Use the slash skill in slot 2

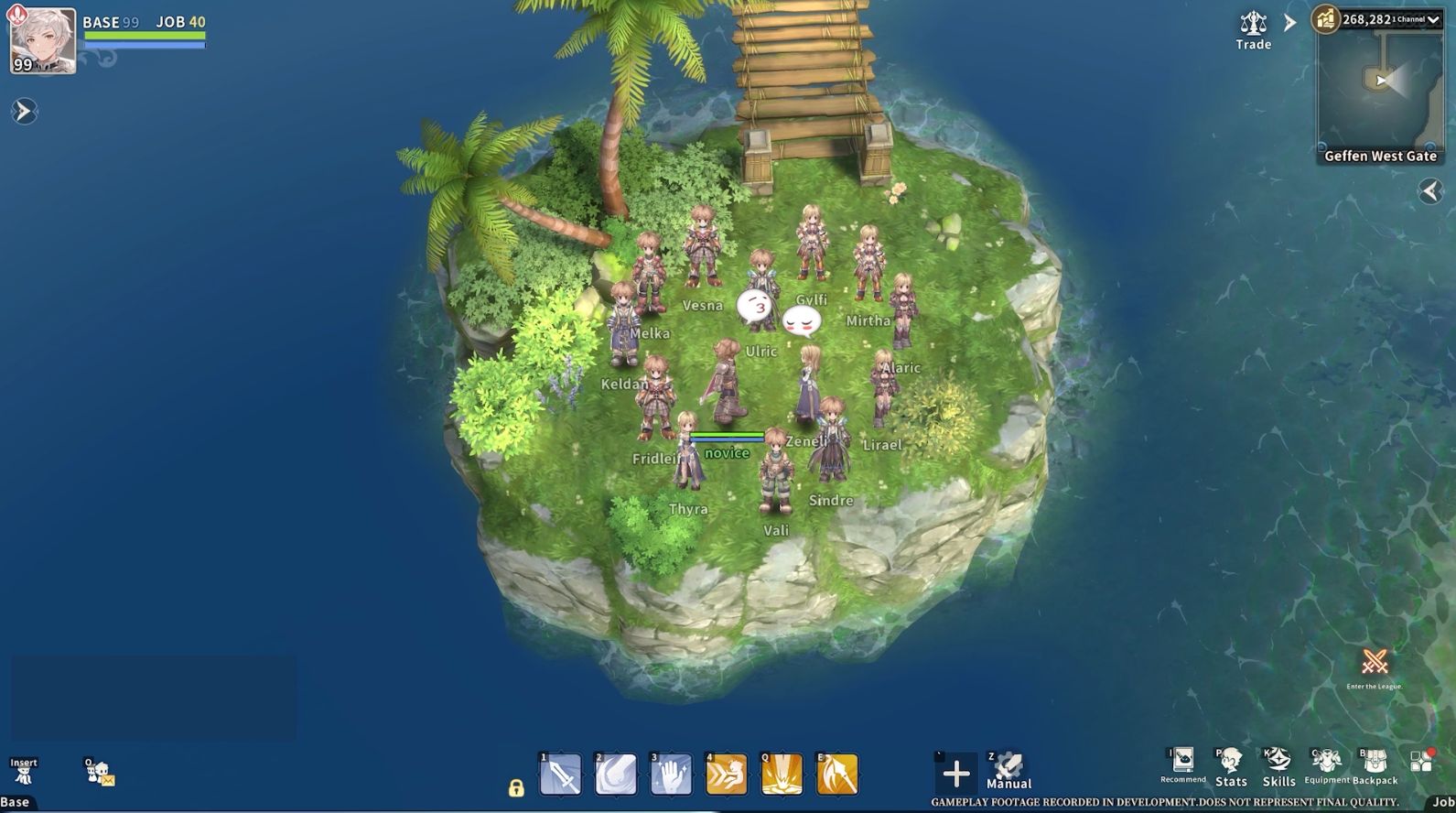point(616,775)
